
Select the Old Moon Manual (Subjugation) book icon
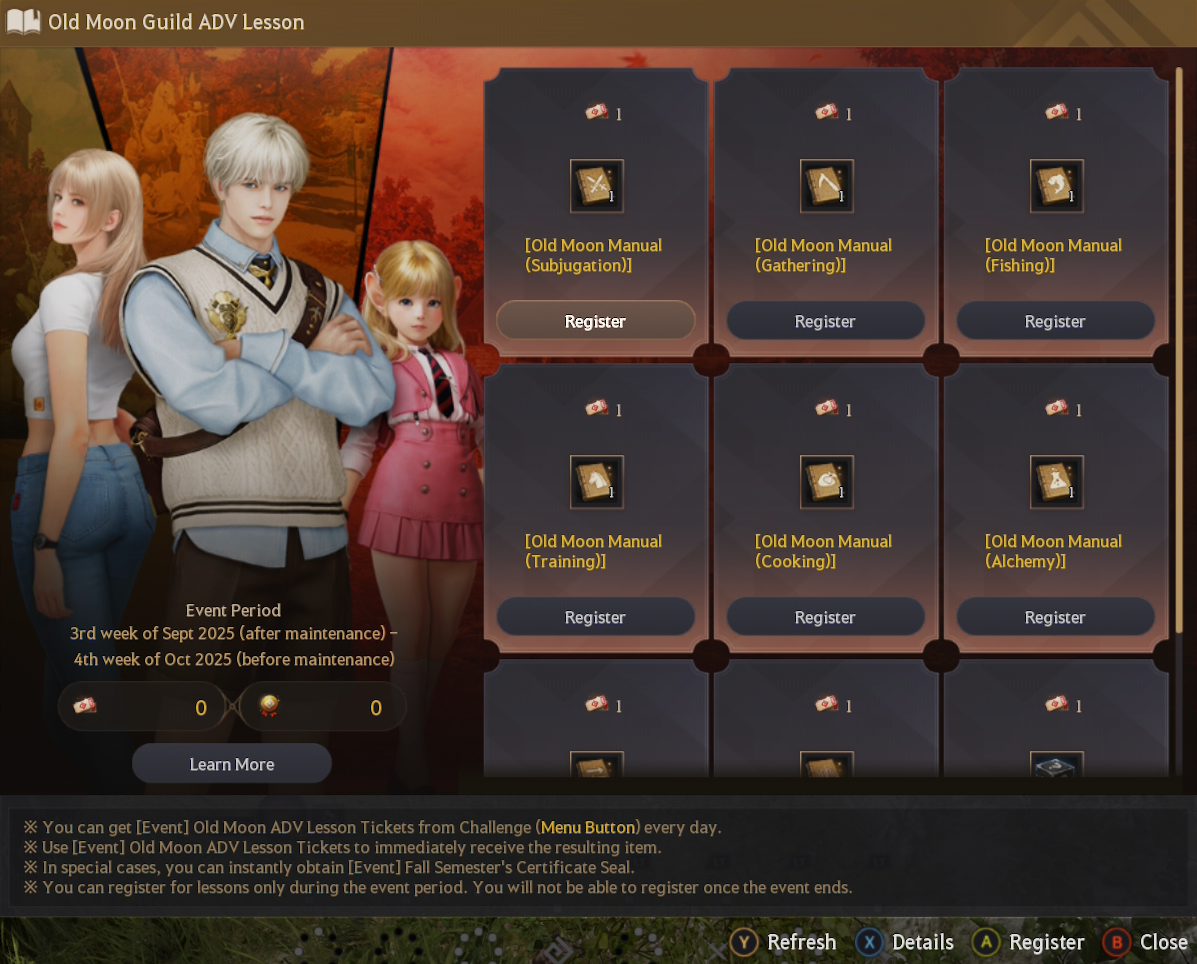(597, 186)
